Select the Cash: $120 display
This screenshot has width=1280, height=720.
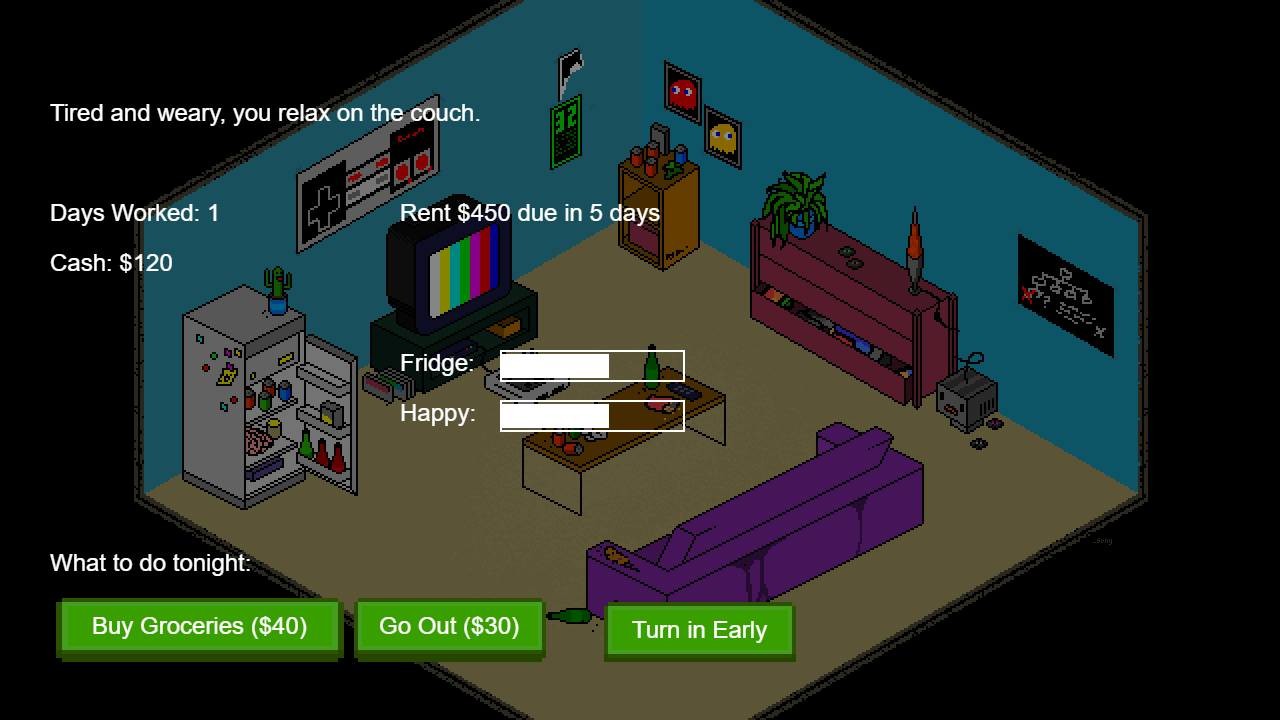click(x=110, y=263)
